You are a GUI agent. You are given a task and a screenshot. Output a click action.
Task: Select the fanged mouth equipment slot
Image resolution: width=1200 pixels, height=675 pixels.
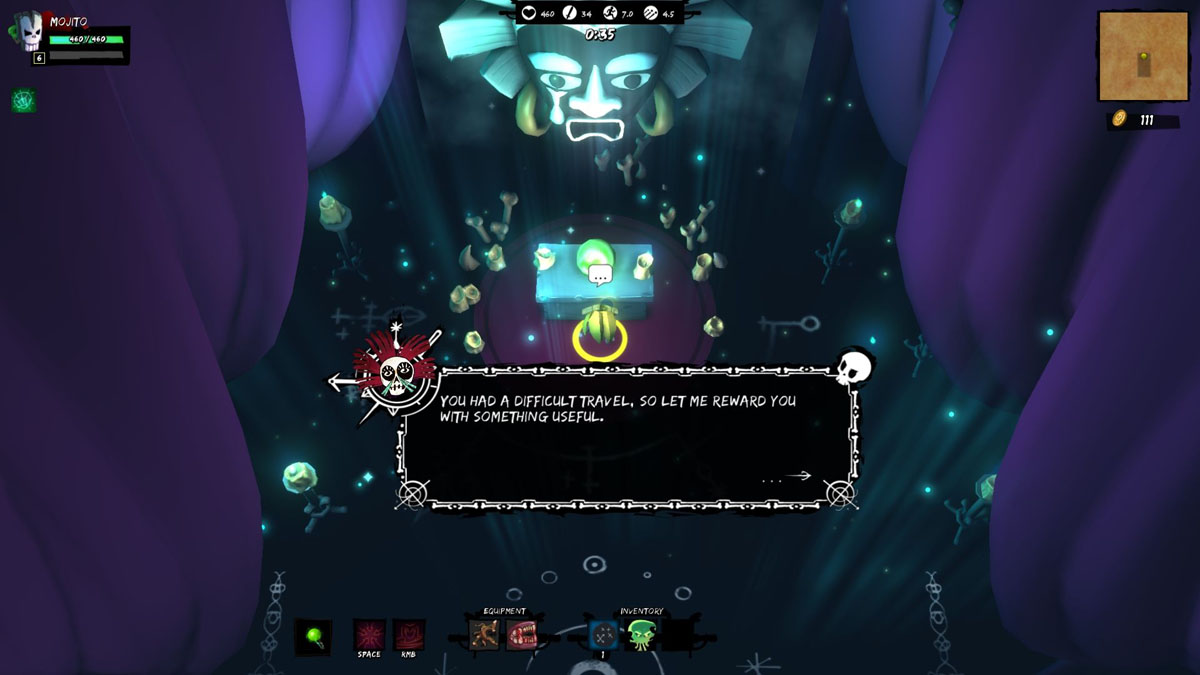522,634
